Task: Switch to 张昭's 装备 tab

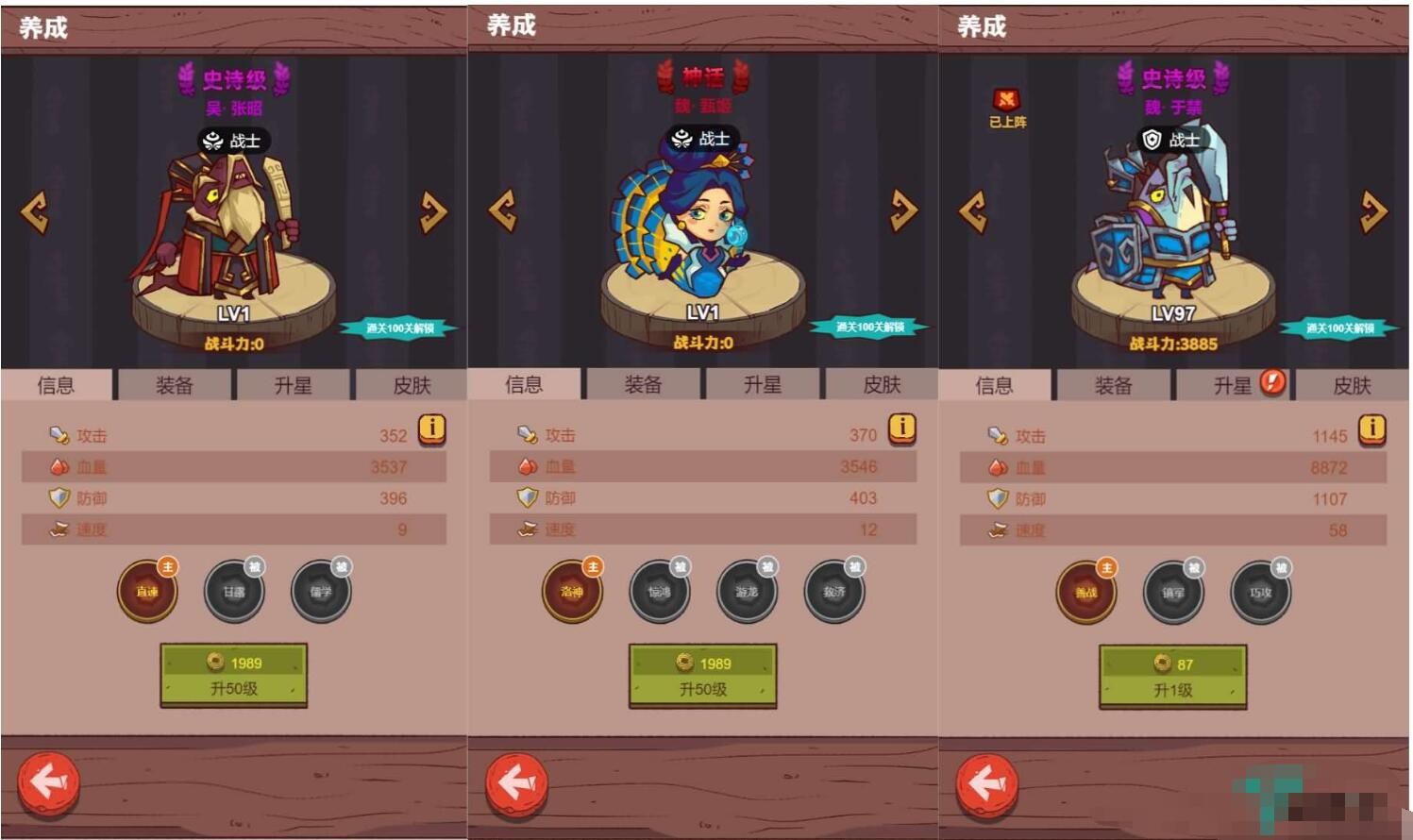Action: point(174,384)
